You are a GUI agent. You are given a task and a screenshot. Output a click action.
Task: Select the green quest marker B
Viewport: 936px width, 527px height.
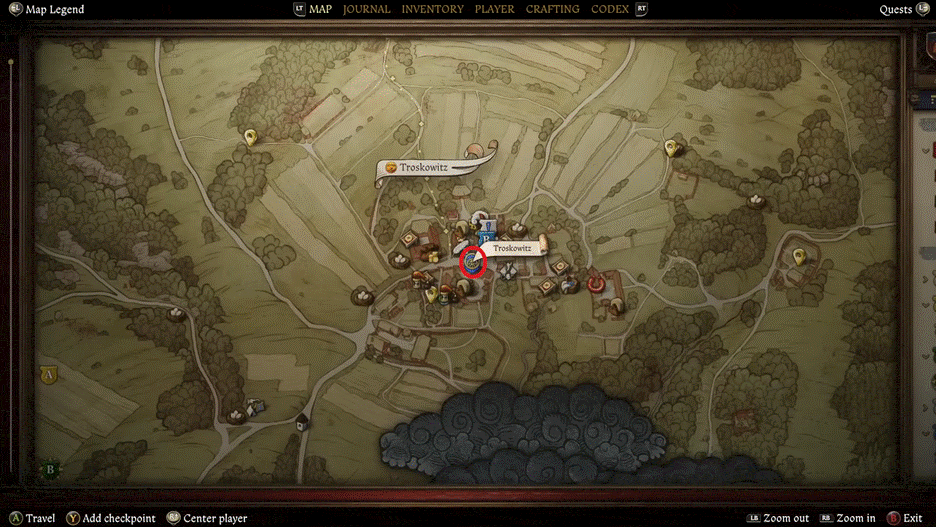50,468
